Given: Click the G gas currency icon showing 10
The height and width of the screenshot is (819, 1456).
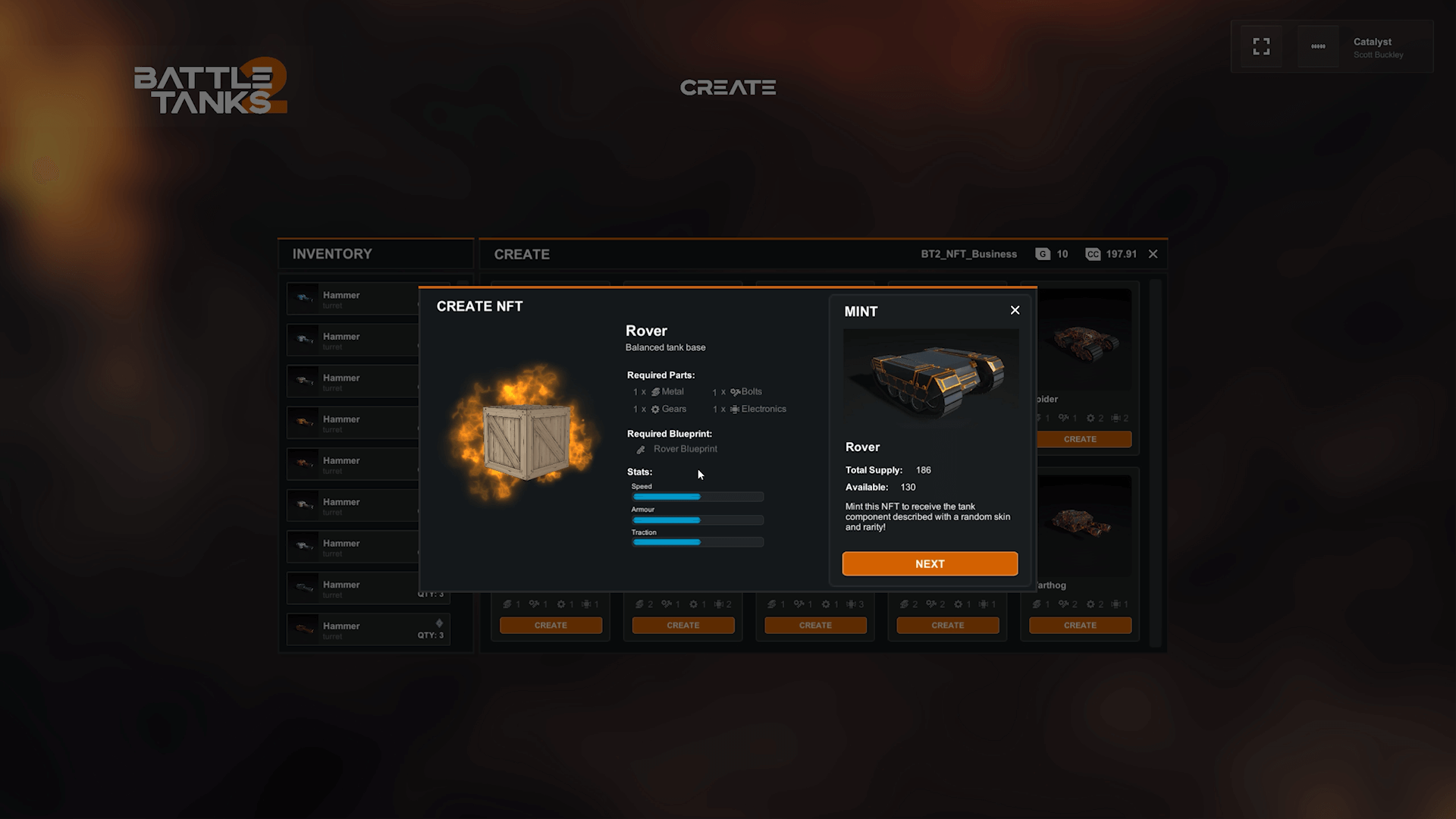Looking at the screenshot, I should [1042, 254].
